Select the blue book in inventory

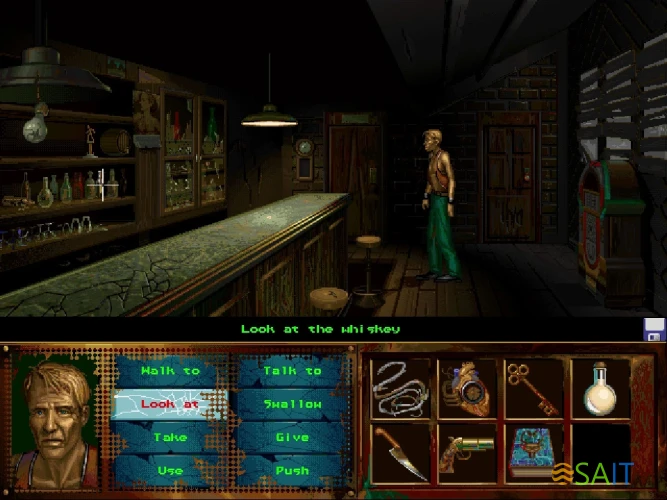533,452
